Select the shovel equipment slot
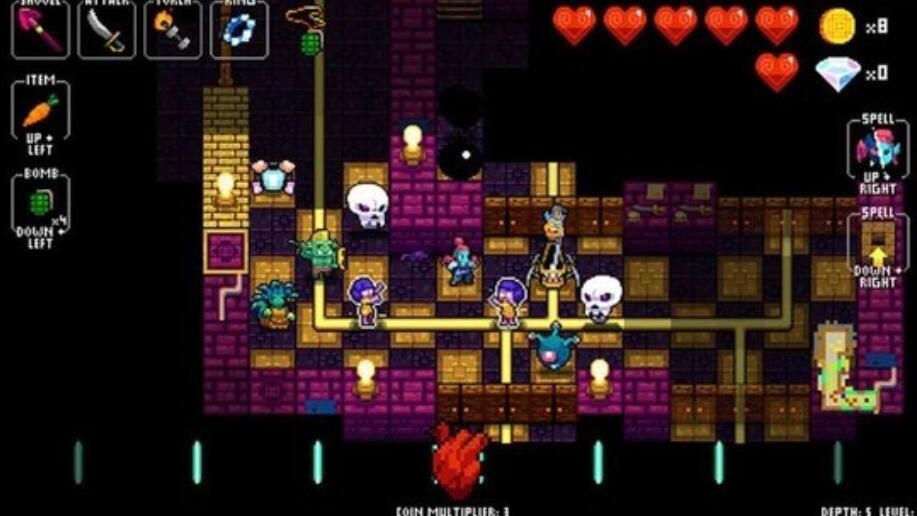Viewport: 917px width, 516px height. [x=40, y=29]
